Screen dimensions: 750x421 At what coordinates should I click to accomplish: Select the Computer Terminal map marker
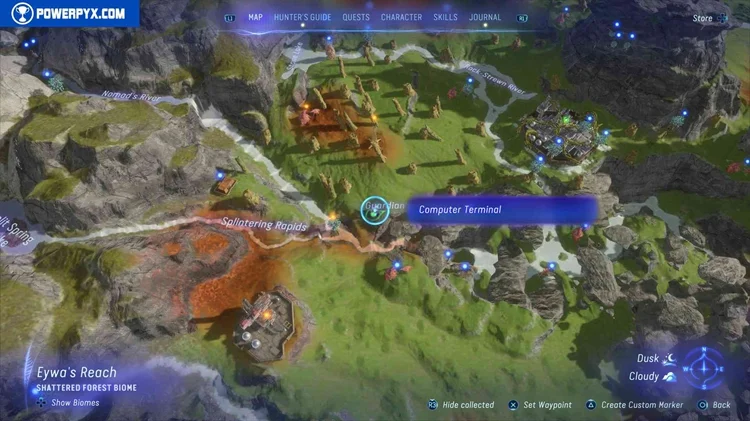[x=374, y=209]
